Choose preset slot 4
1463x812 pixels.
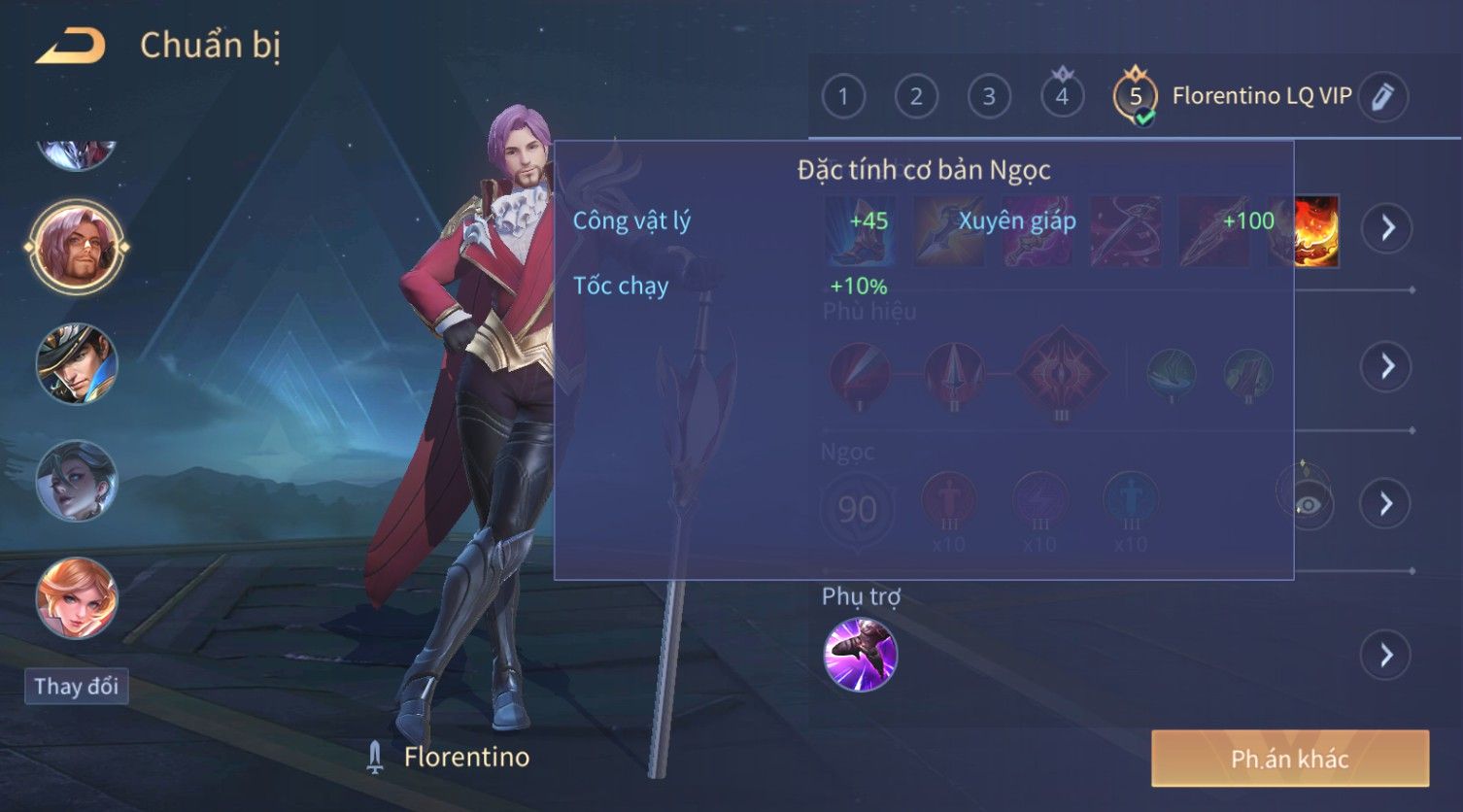[1062, 96]
